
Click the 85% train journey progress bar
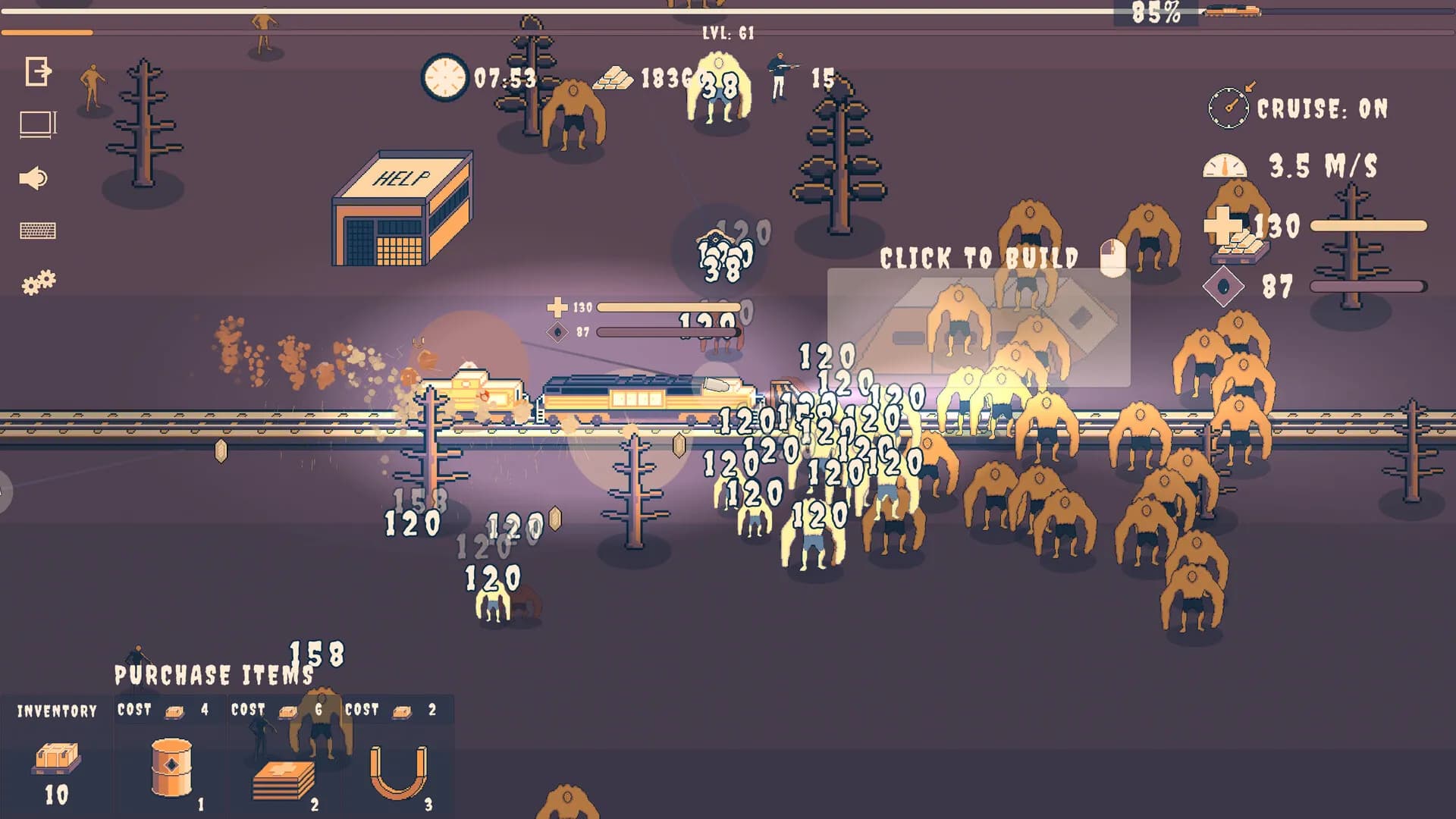coord(1156,13)
